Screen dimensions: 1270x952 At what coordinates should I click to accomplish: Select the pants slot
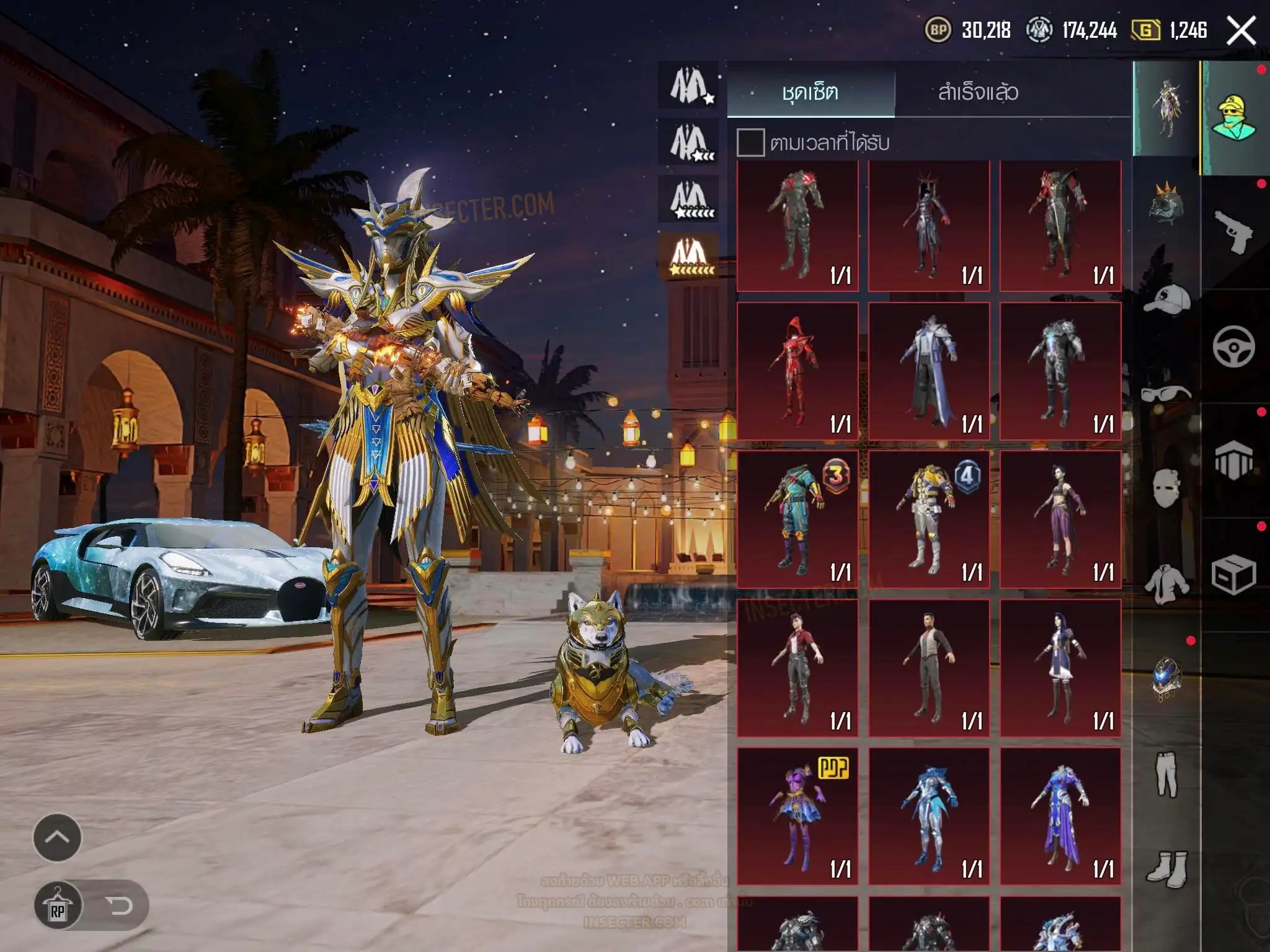click(x=1166, y=775)
